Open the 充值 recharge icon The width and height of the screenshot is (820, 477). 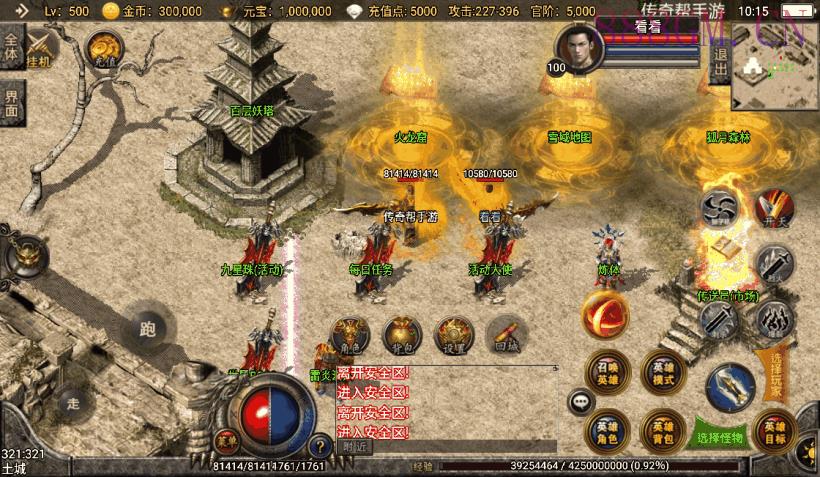103,47
